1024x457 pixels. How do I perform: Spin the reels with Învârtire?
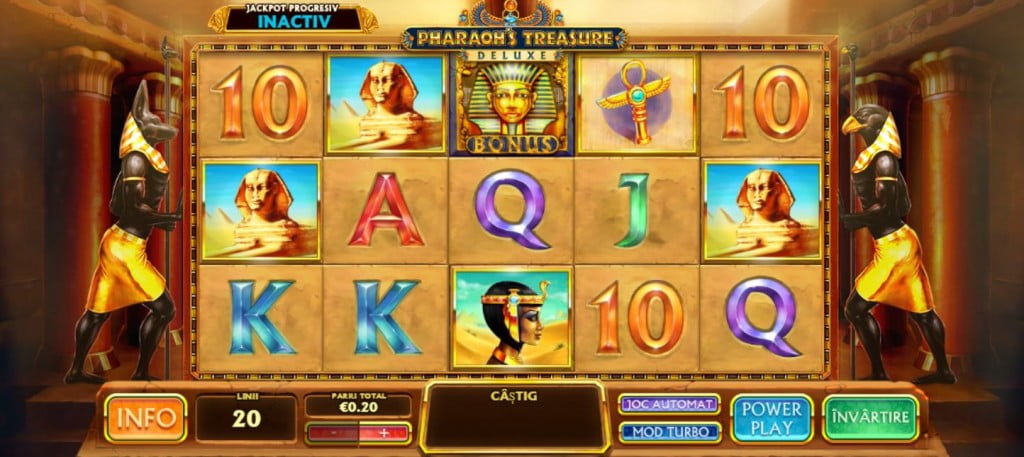click(x=870, y=417)
